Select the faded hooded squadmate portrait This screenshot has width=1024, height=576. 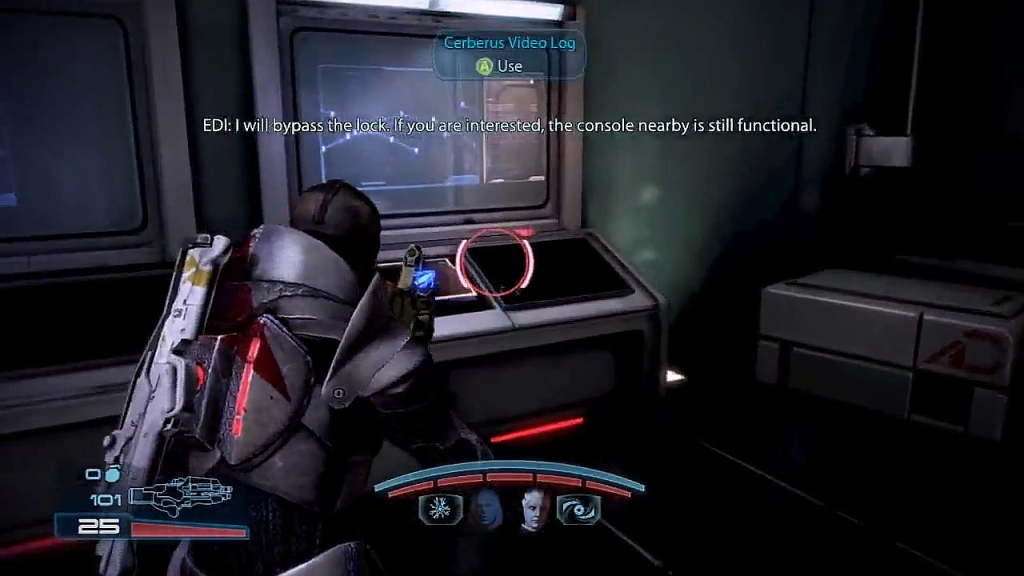tap(485, 509)
